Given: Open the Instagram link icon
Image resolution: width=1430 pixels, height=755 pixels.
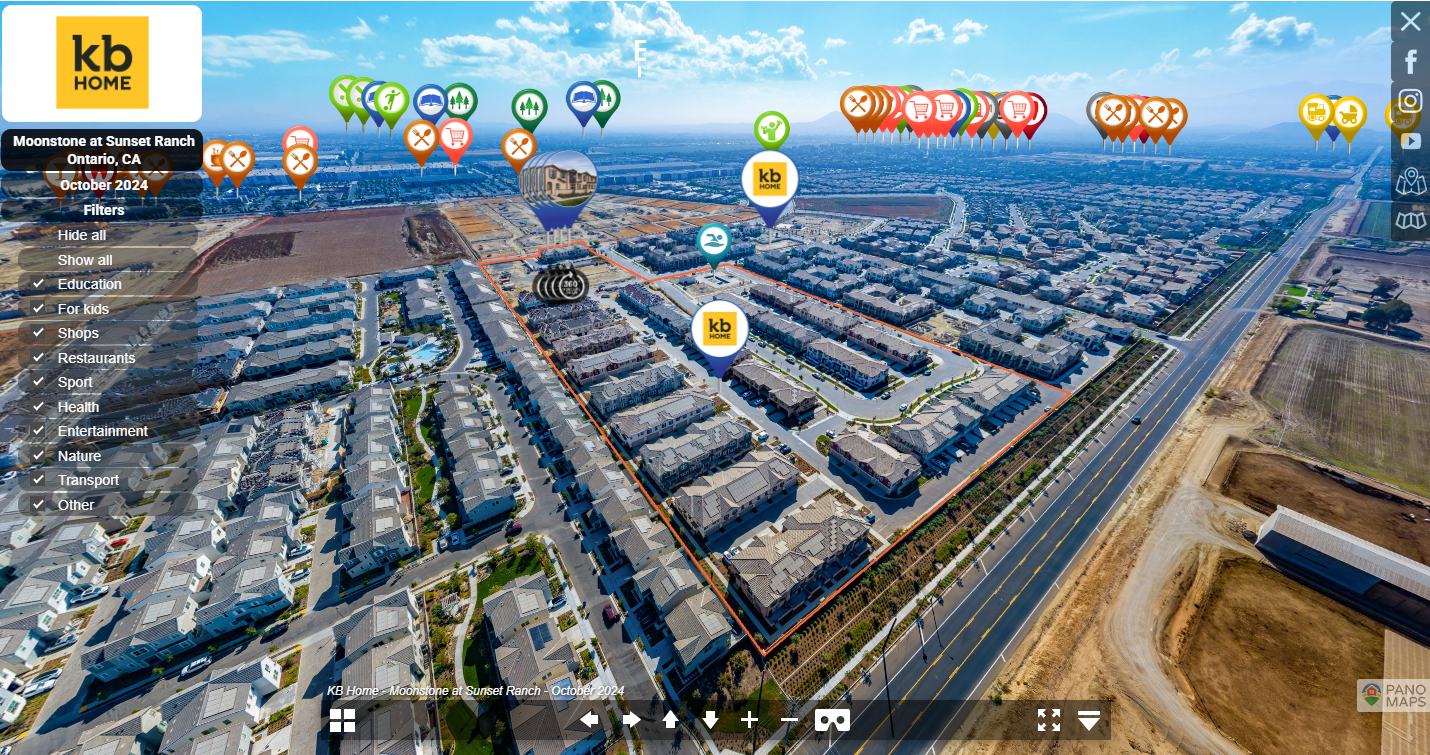Looking at the screenshot, I should [1410, 101].
